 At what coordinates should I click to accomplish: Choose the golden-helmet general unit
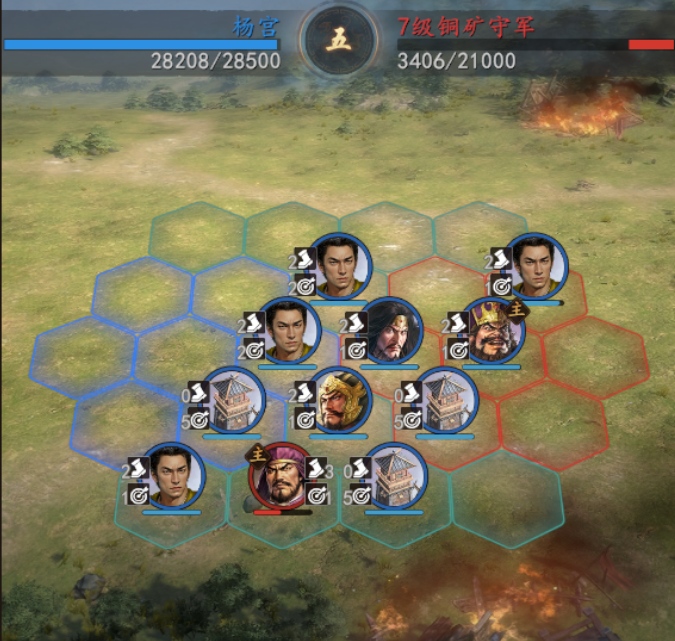pyautogui.click(x=340, y=400)
